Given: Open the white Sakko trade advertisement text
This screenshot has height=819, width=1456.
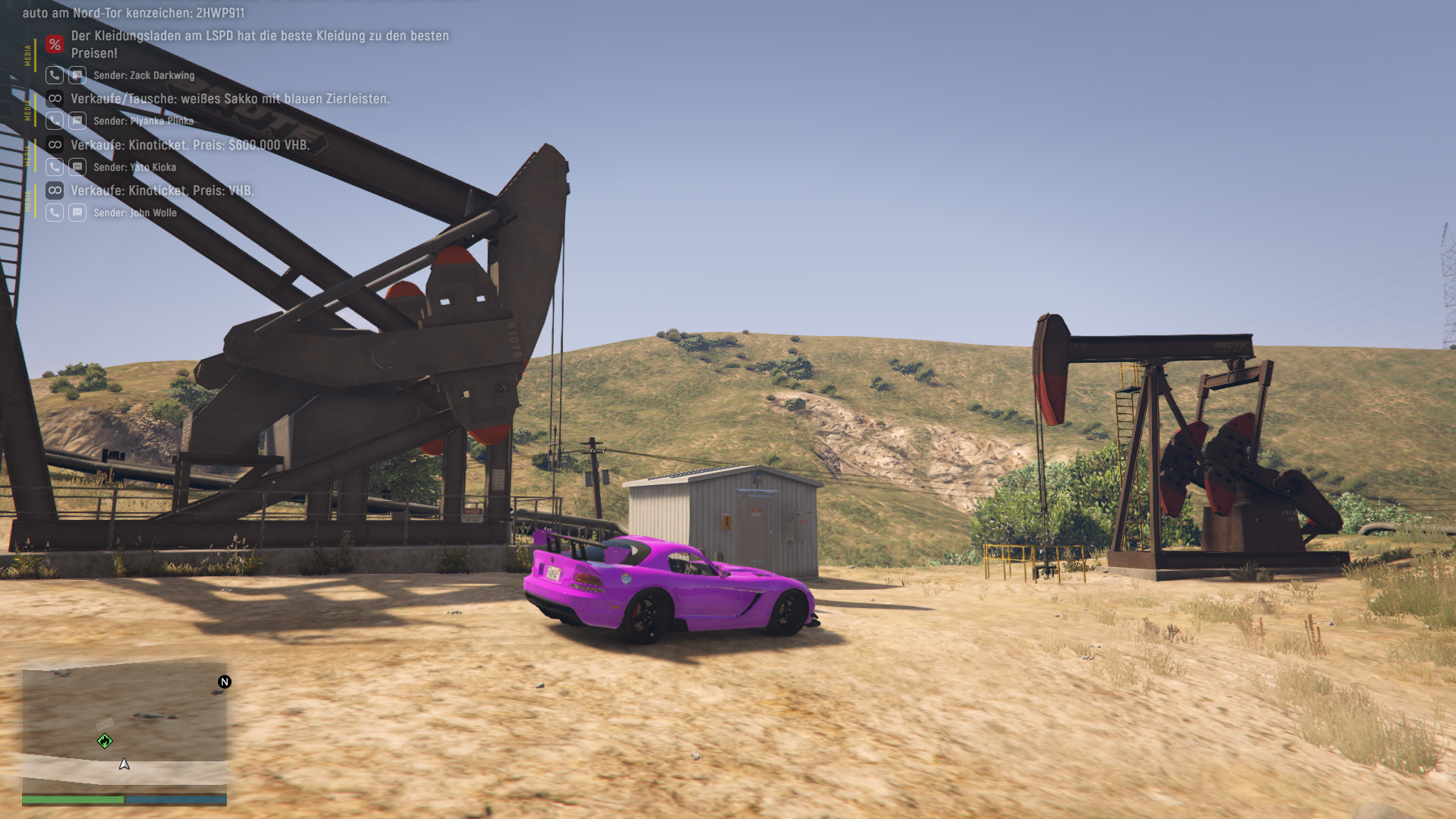Looking at the screenshot, I should point(230,99).
